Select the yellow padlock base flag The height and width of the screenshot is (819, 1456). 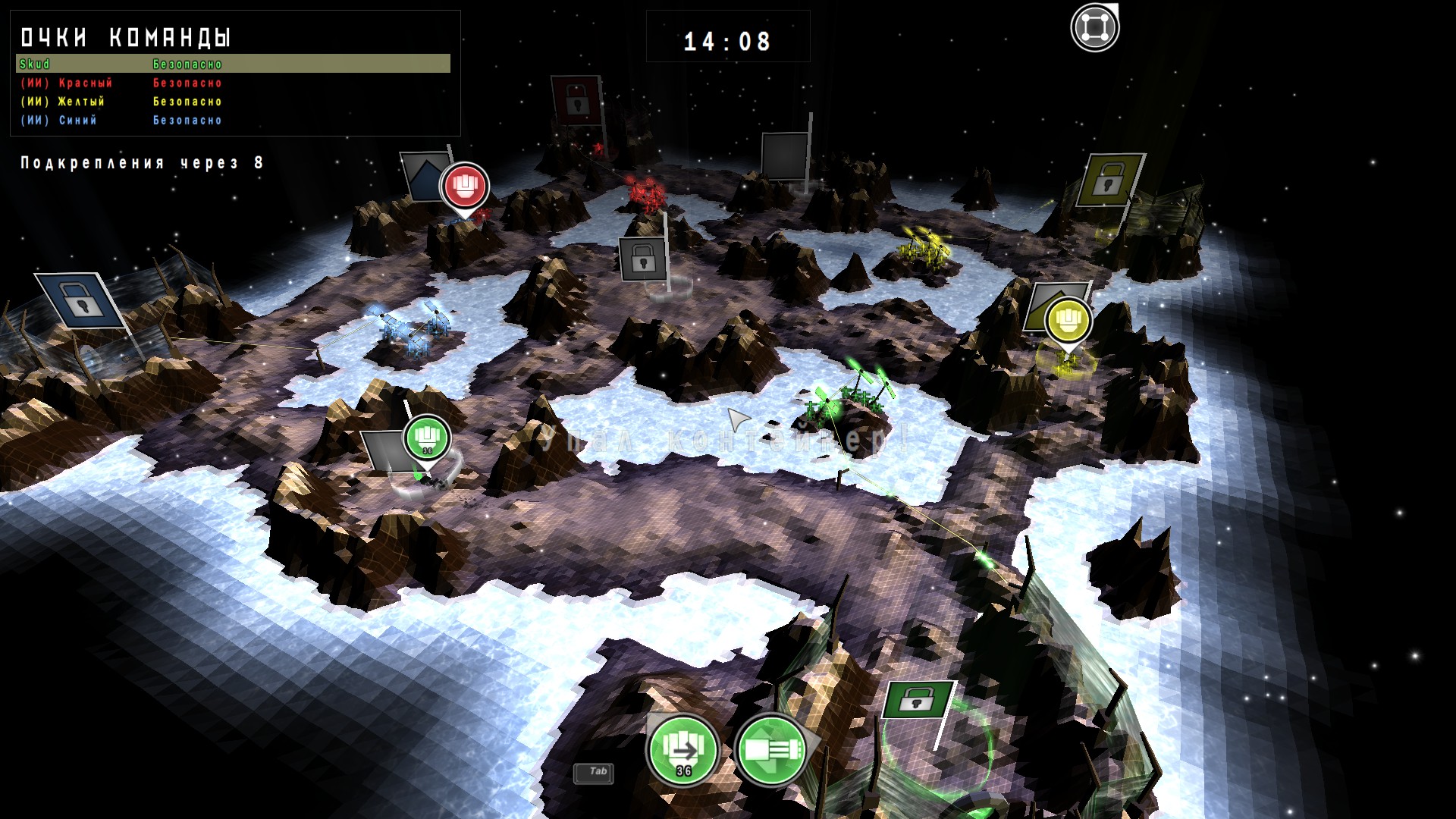1109,179
